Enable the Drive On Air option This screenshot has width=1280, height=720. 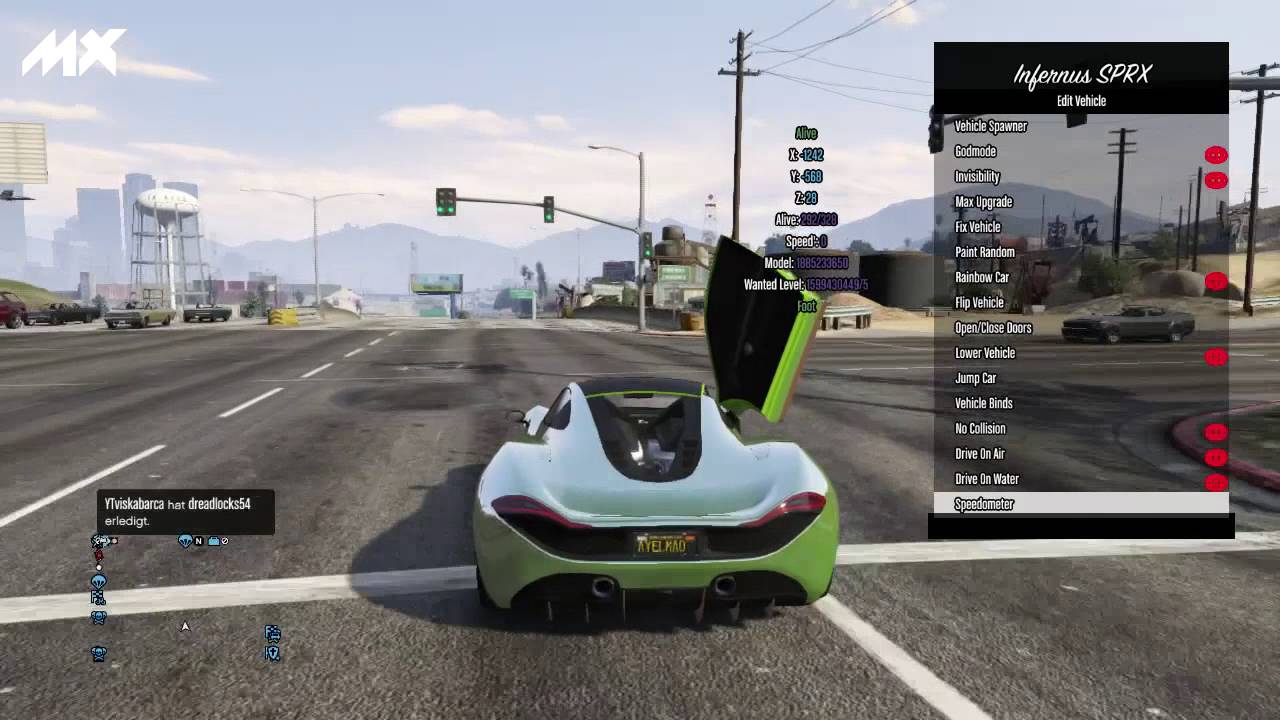pyautogui.click(x=979, y=454)
